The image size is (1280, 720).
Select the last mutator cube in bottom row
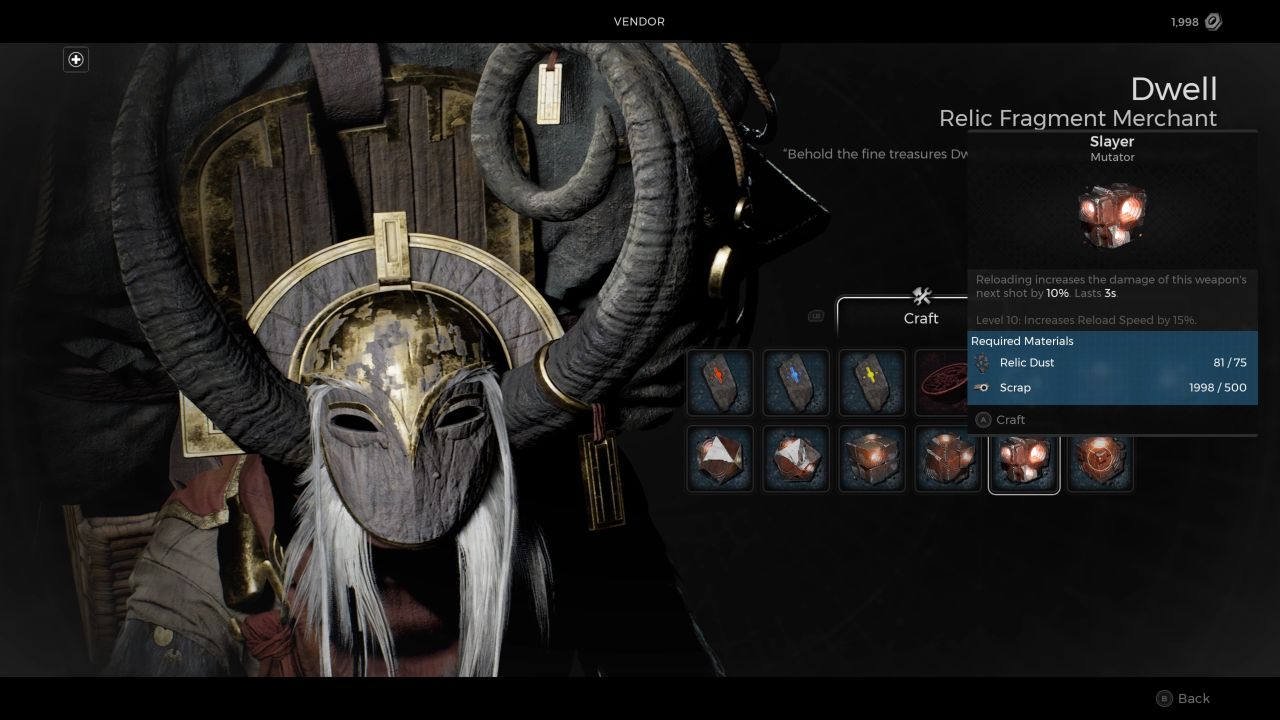click(1099, 459)
